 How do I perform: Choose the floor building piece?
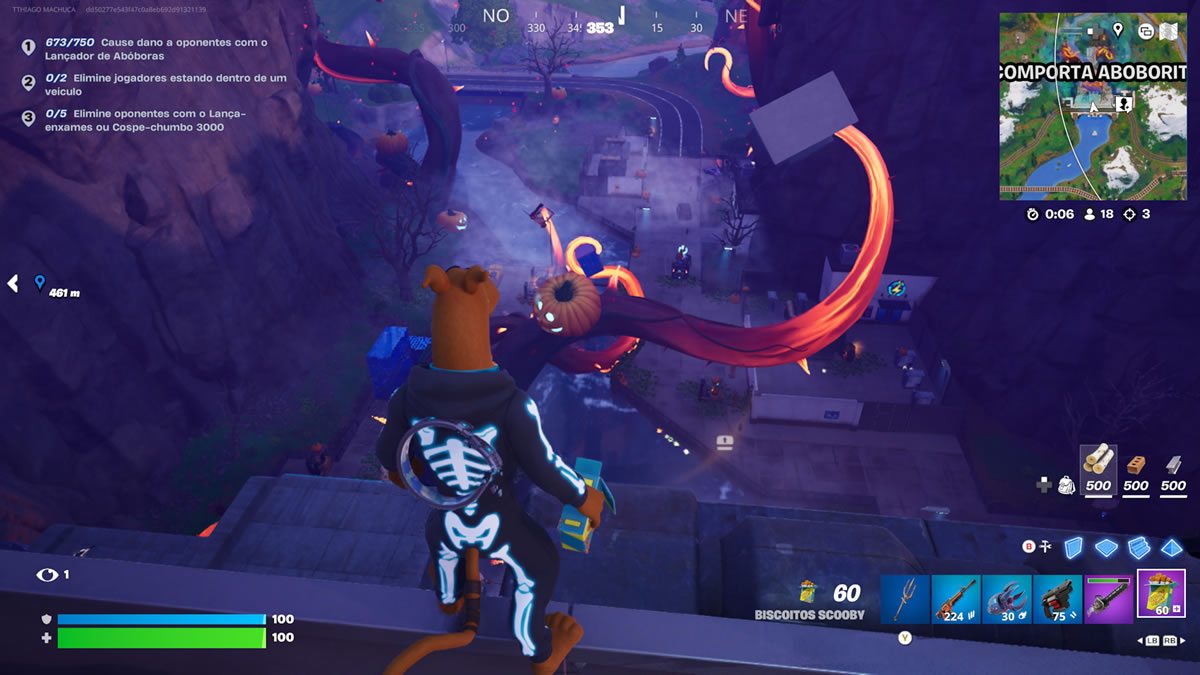[x=1105, y=547]
